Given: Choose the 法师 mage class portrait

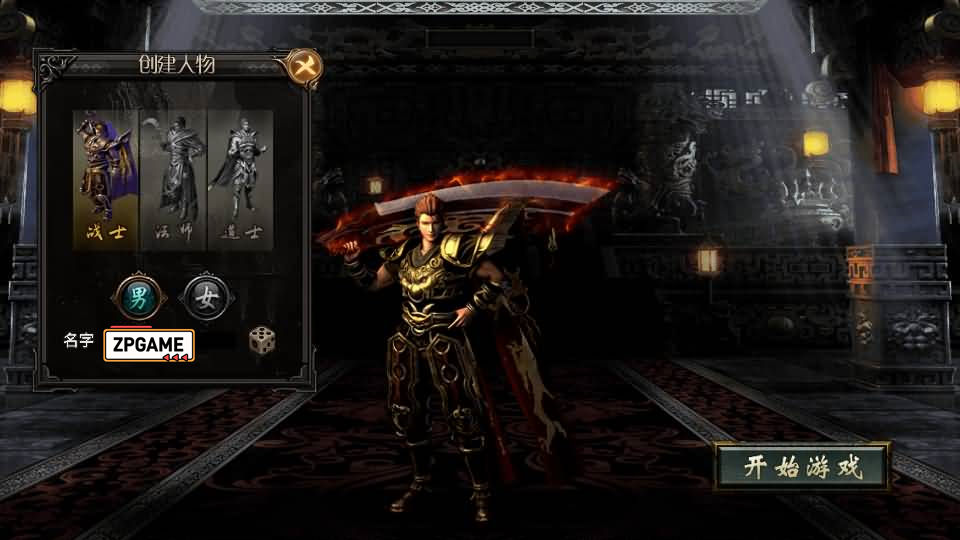Looking at the screenshot, I should [x=173, y=178].
